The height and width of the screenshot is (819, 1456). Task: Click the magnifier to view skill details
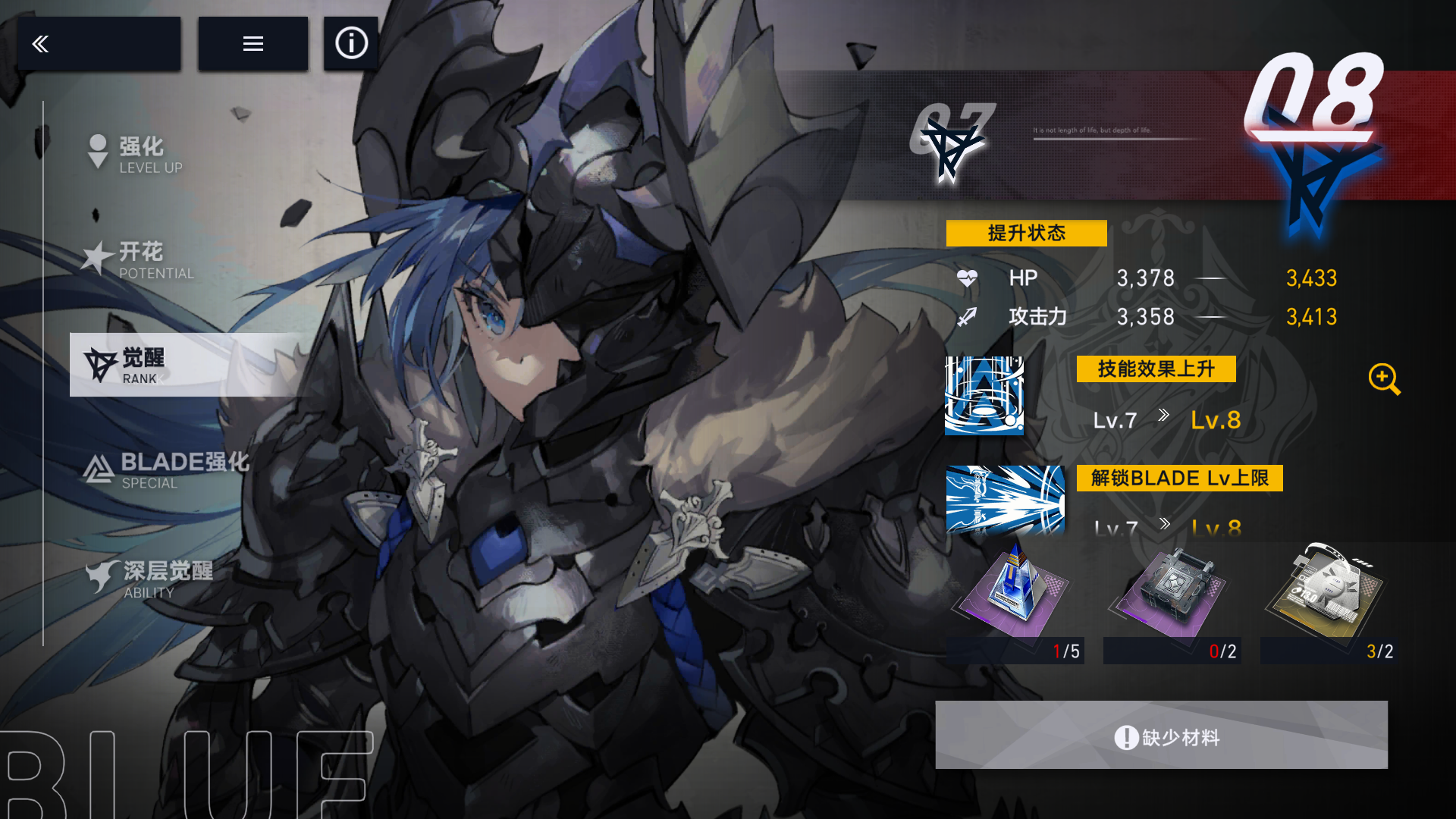pyautogui.click(x=1384, y=378)
